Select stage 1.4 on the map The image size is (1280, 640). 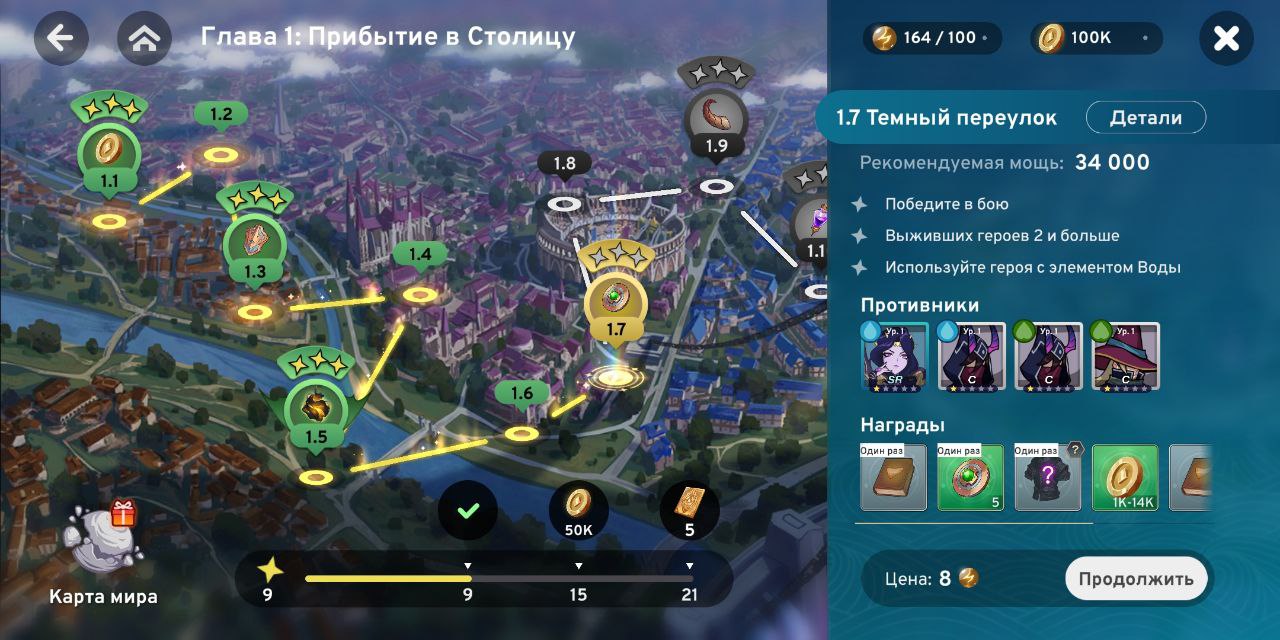click(420, 293)
